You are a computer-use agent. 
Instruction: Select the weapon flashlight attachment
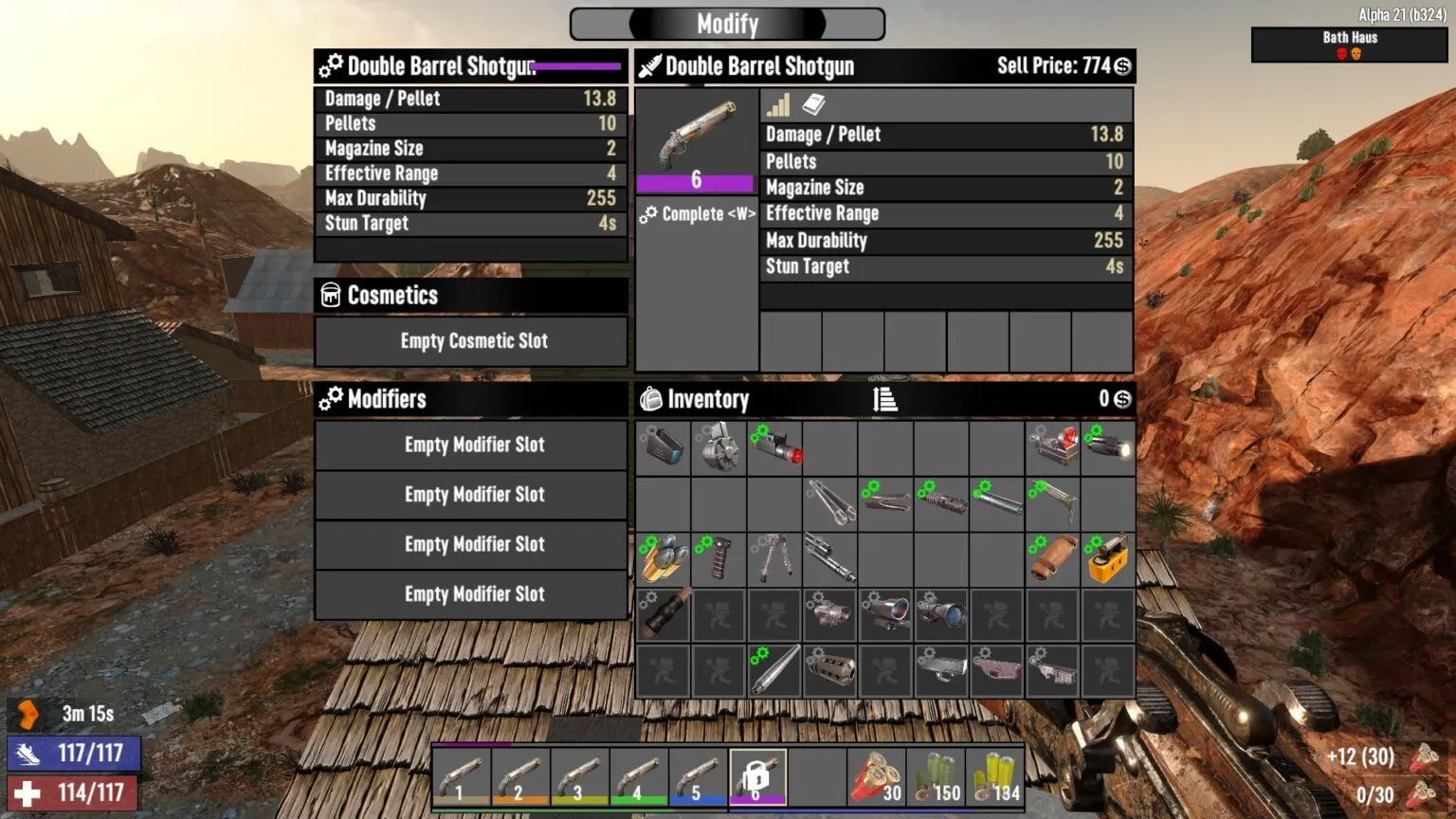tap(1108, 447)
